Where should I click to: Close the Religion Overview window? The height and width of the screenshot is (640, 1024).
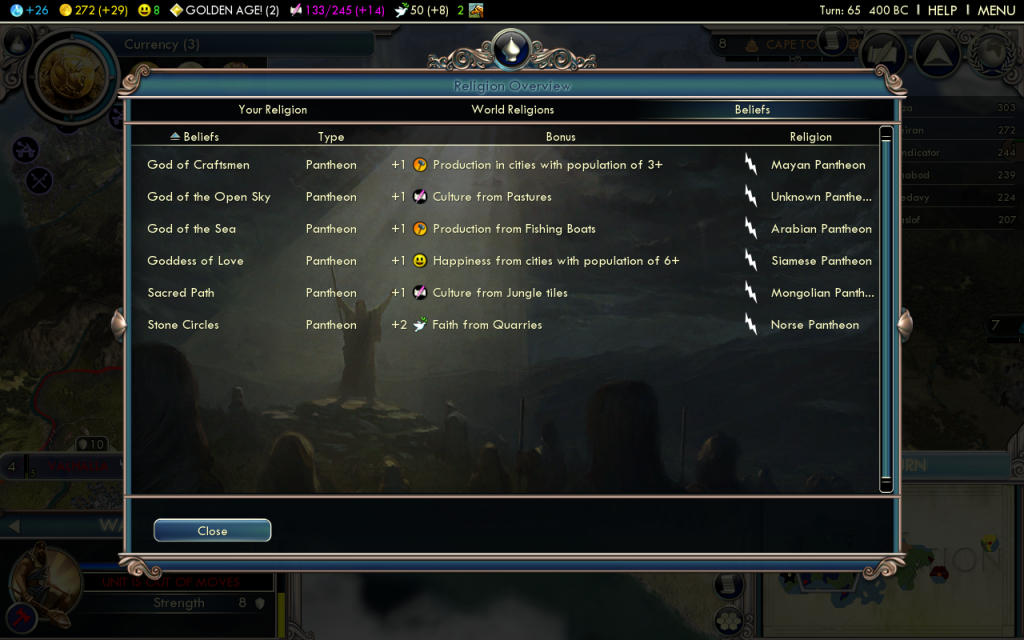coord(212,531)
